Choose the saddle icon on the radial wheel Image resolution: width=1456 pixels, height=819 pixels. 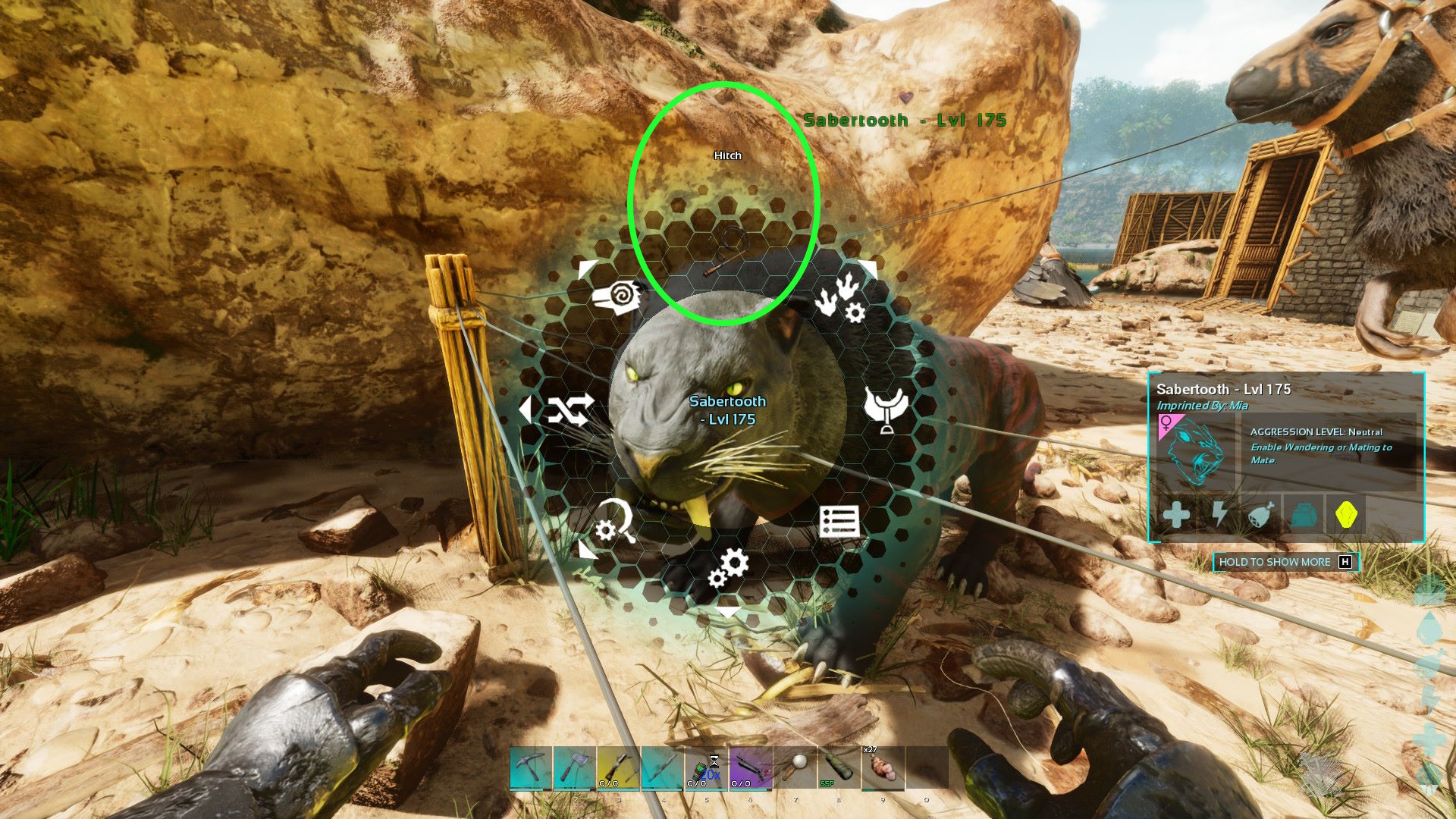[886, 409]
